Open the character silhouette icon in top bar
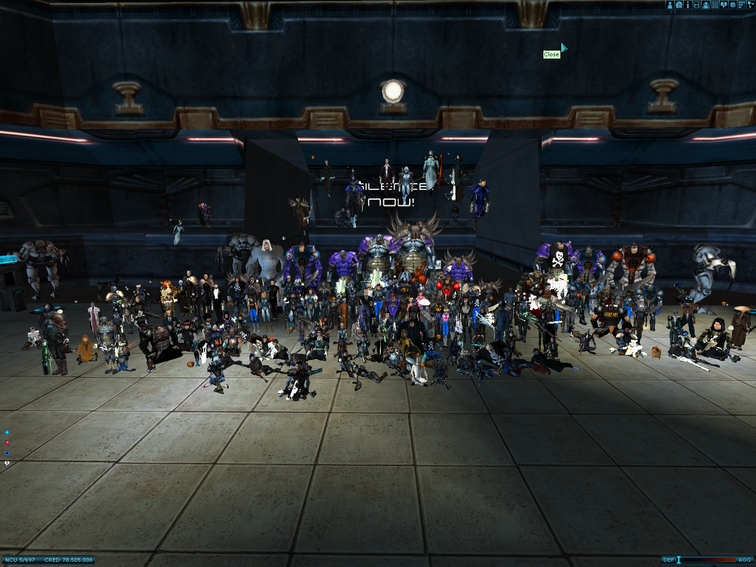Screen dimensions: 756x567 tap(669, 5)
